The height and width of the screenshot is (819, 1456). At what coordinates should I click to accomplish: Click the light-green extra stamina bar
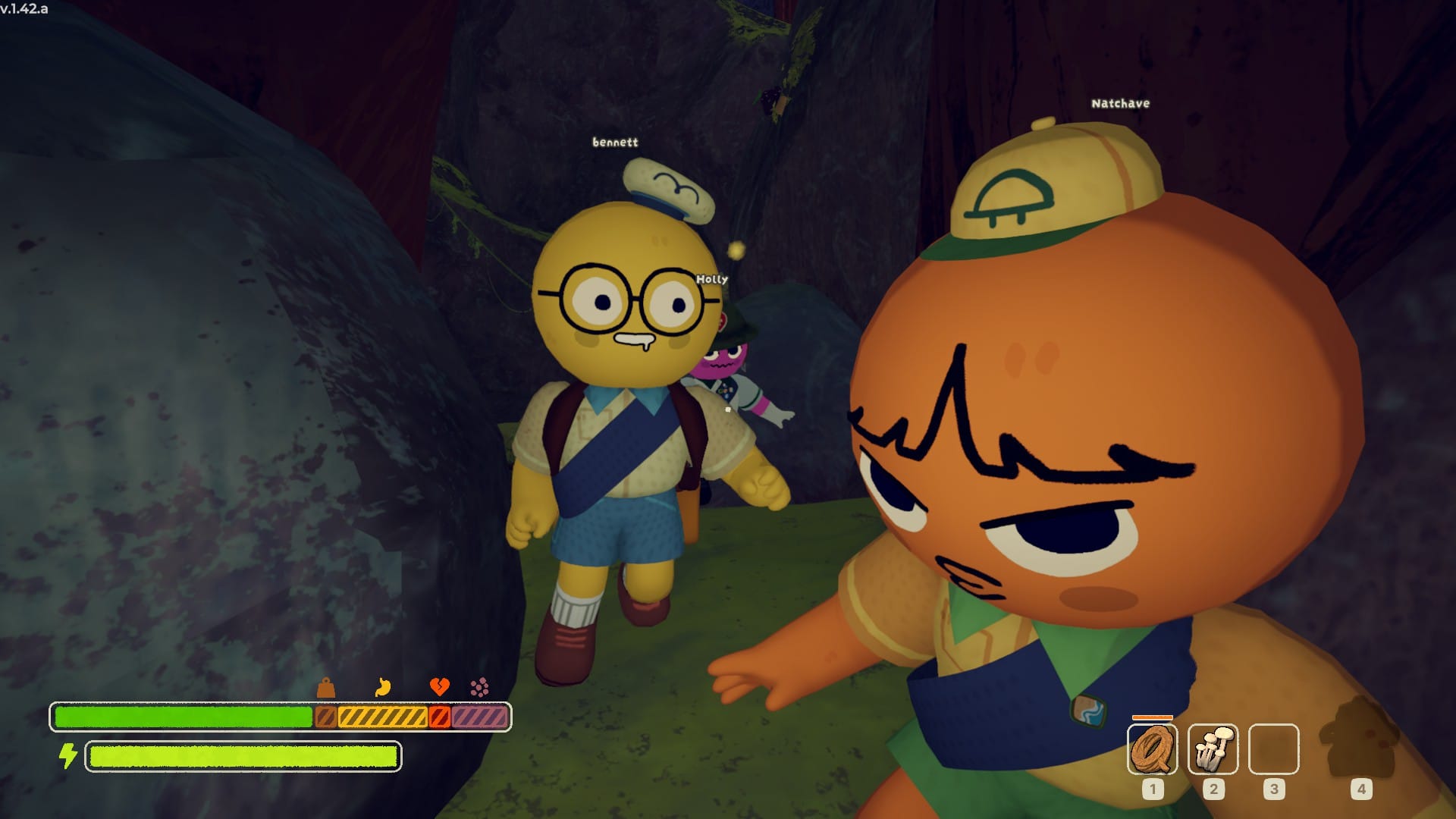[243, 756]
